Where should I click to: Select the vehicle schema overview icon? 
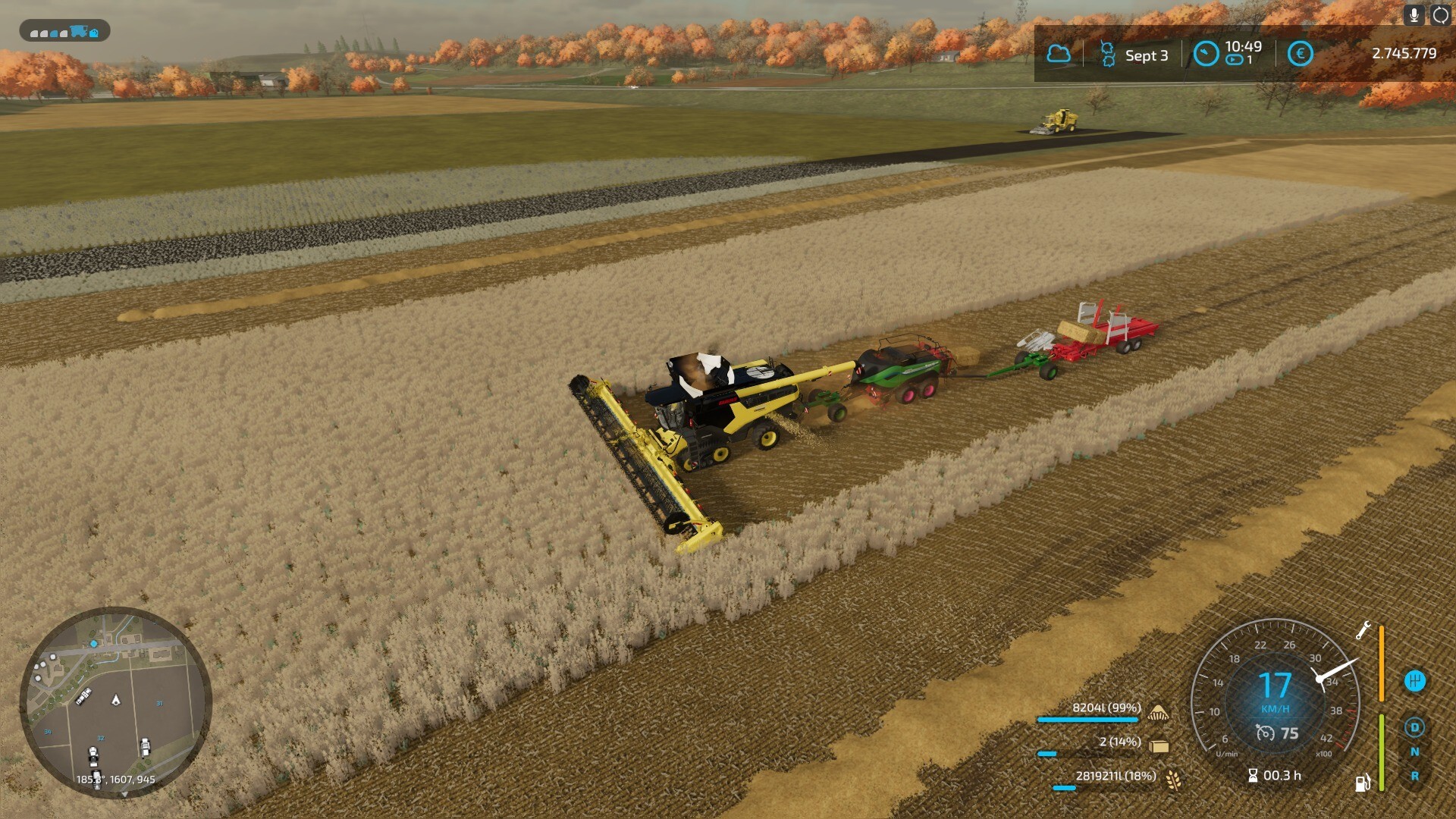64,31
